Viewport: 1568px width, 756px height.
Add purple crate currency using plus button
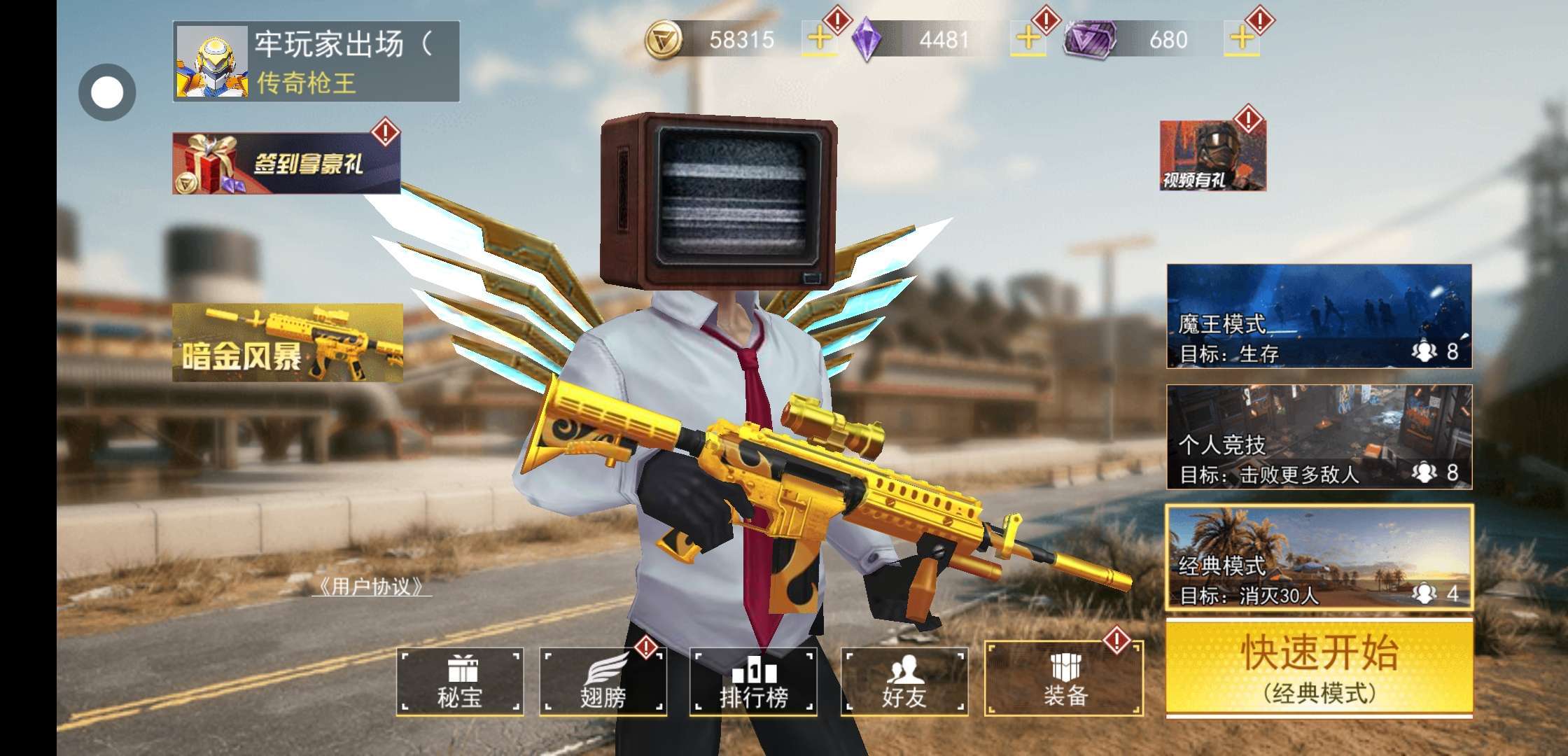point(1241,39)
